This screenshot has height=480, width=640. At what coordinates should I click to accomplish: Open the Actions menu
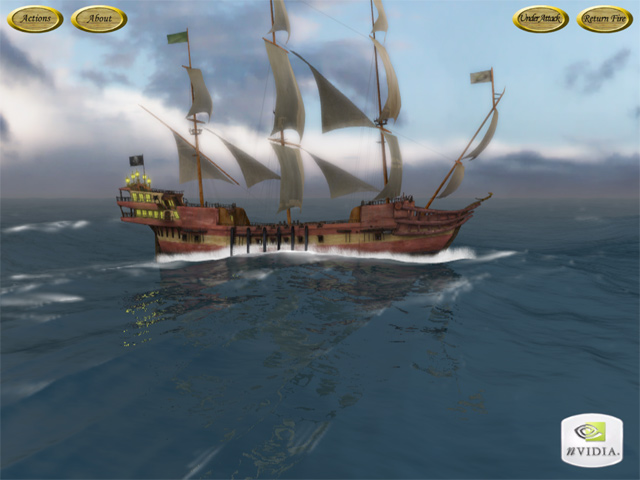[x=35, y=19]
